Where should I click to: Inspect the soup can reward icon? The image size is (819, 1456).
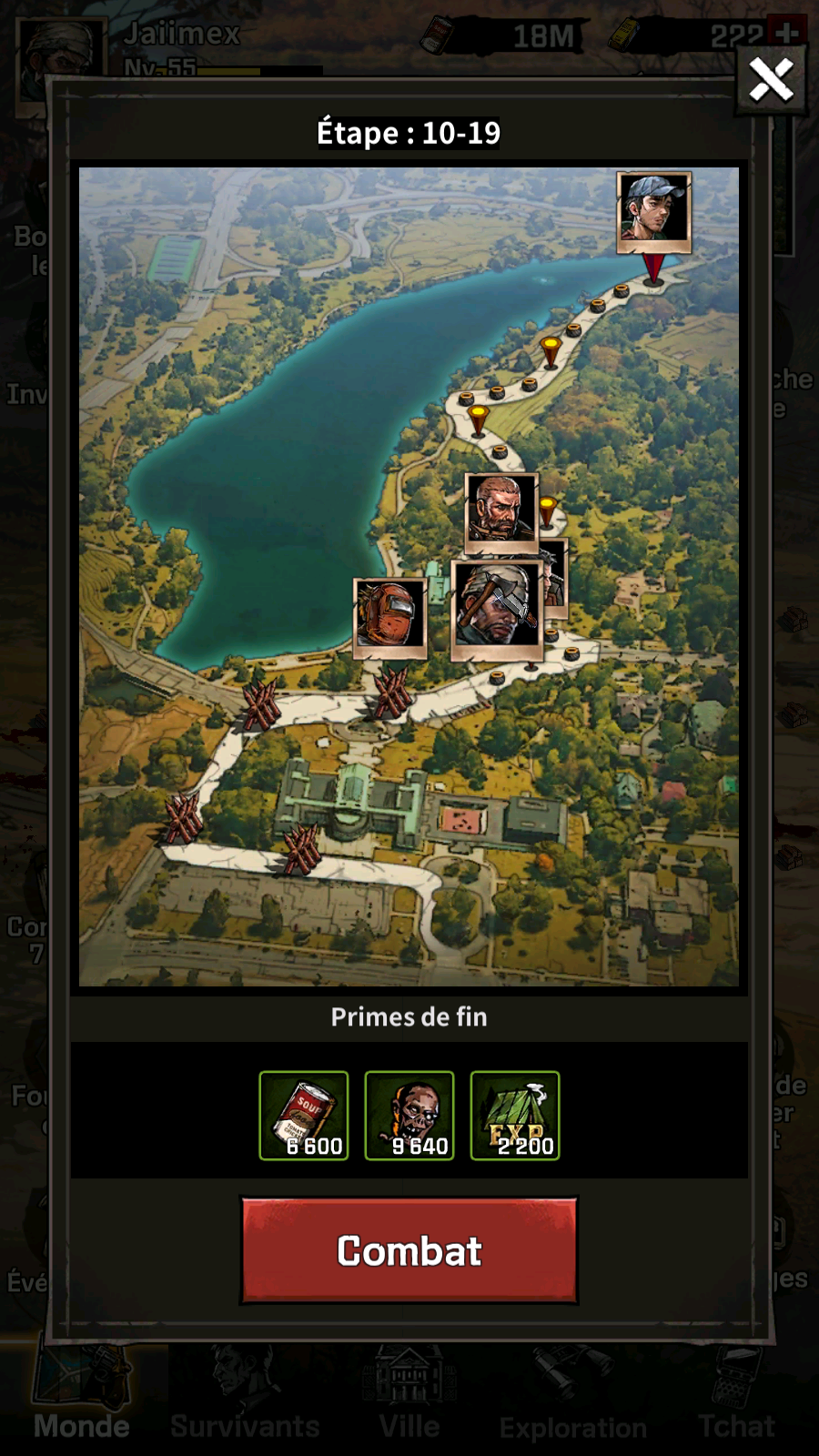[304, 1116]
